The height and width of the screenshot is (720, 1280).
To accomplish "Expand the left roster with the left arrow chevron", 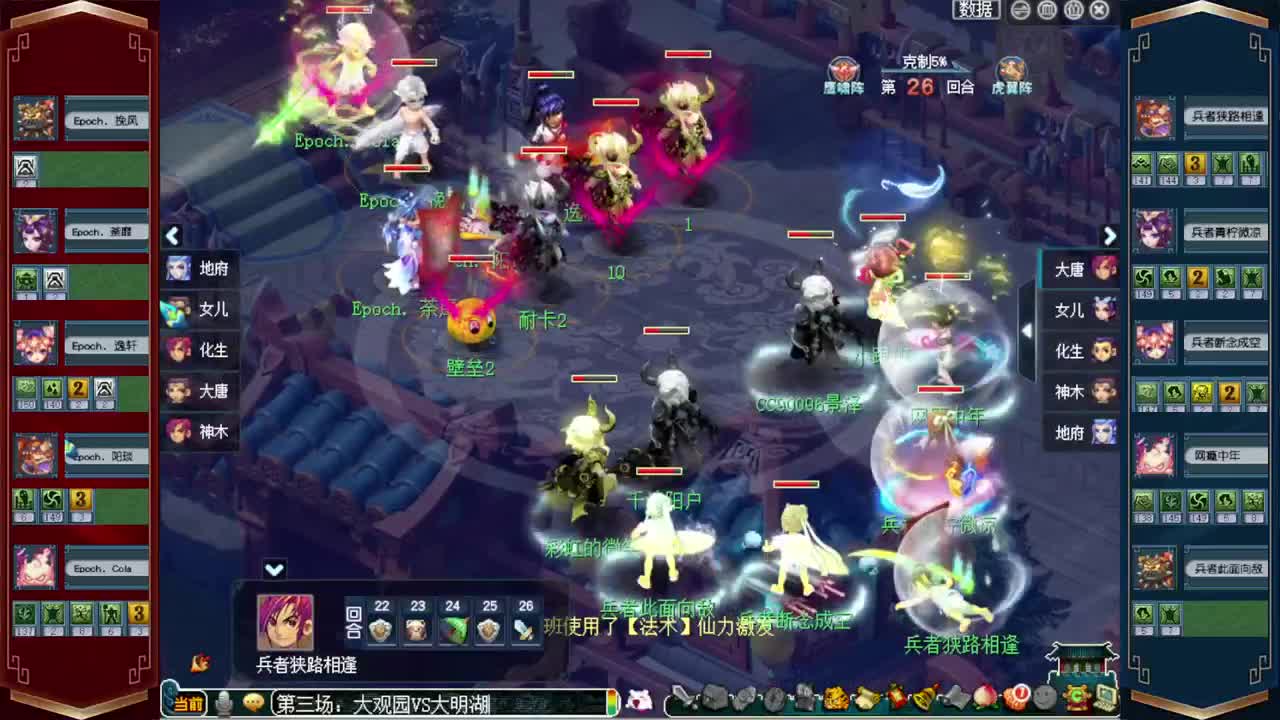I will (x=172, y=236).
